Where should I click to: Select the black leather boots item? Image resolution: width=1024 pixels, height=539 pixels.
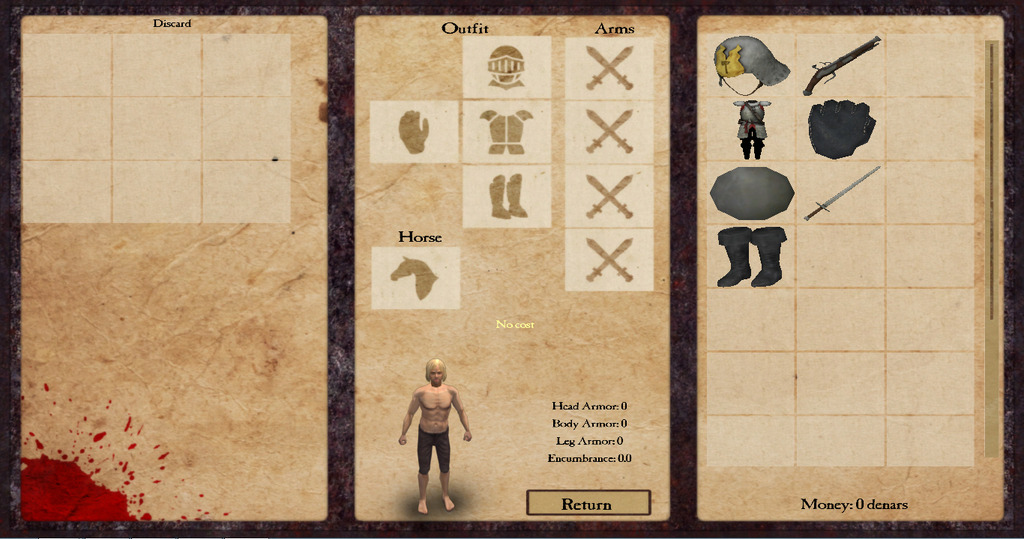coord(751,257)
